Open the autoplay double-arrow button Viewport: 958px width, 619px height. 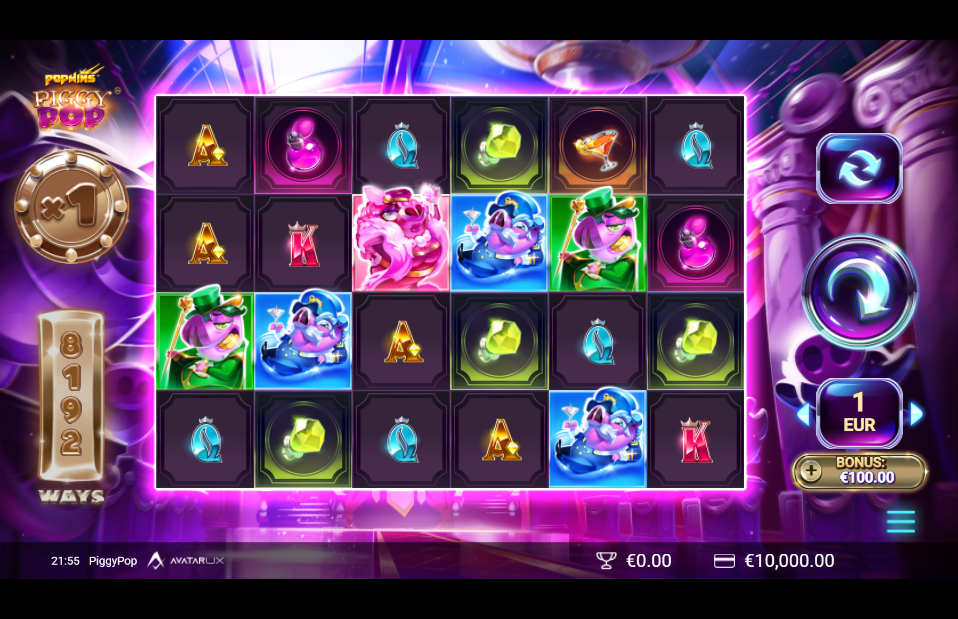[x=859, y=168]
